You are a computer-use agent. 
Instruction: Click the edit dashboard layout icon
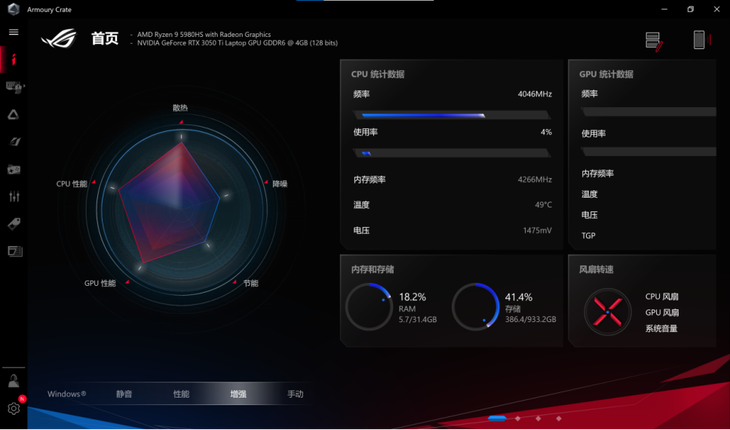(653, 40)
